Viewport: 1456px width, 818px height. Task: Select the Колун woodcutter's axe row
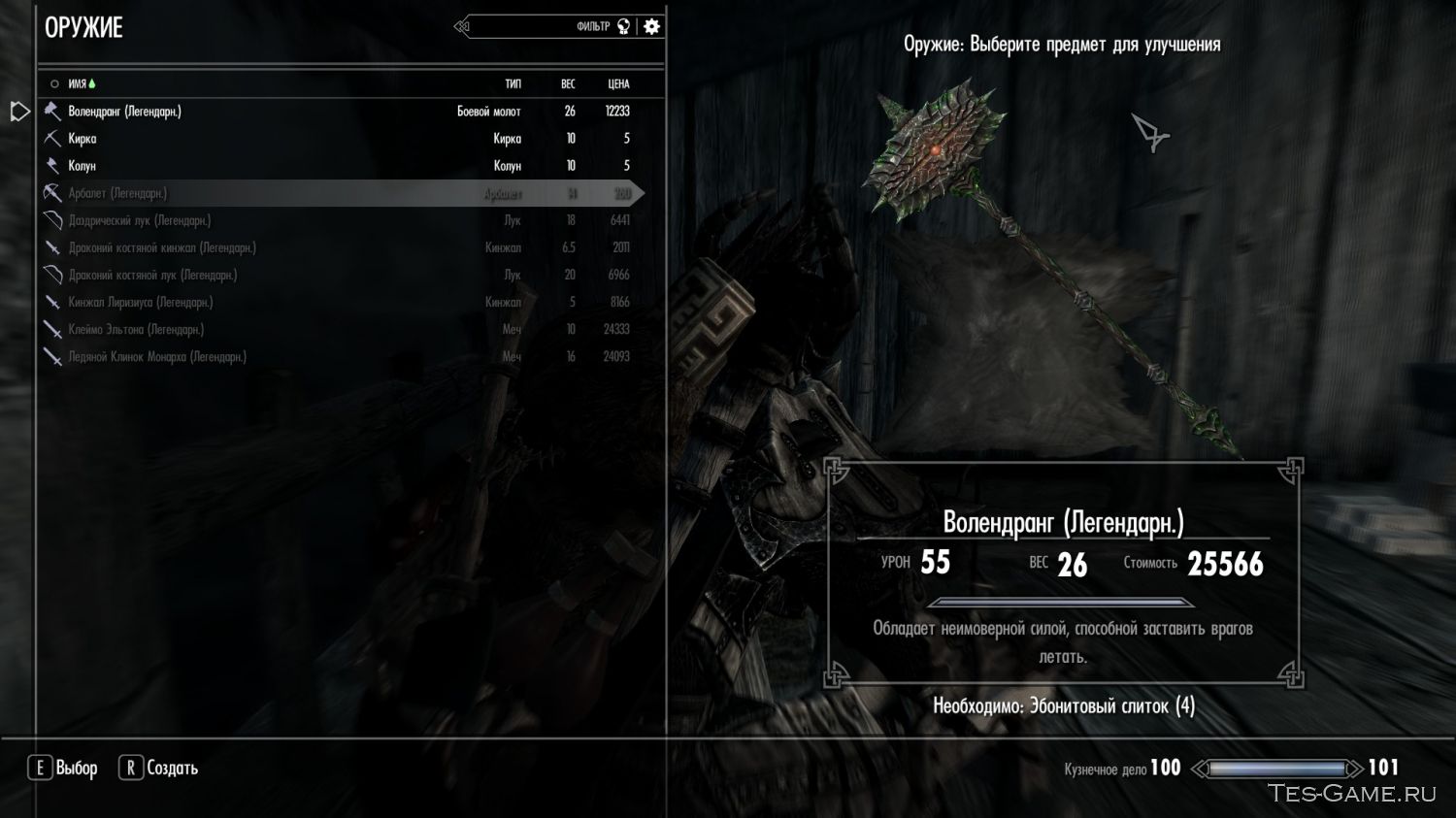(x=83, y=166)
